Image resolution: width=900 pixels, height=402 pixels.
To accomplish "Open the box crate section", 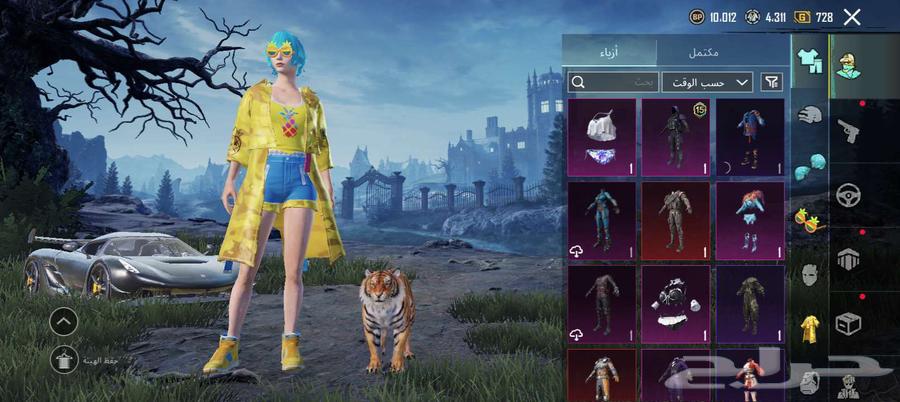I will pyautogui.click(x=848, y=323).
